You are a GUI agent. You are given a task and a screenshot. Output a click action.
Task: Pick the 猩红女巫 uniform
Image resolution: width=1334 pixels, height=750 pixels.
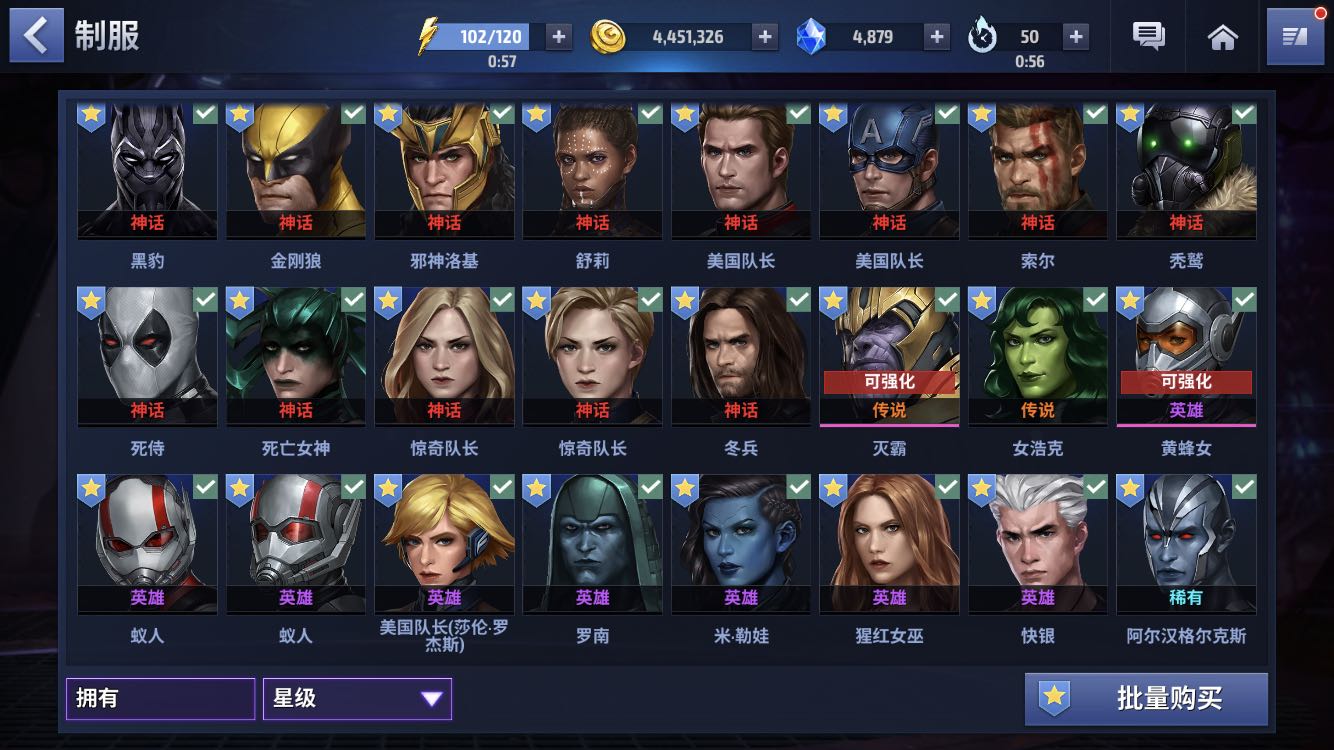[889, 544]
